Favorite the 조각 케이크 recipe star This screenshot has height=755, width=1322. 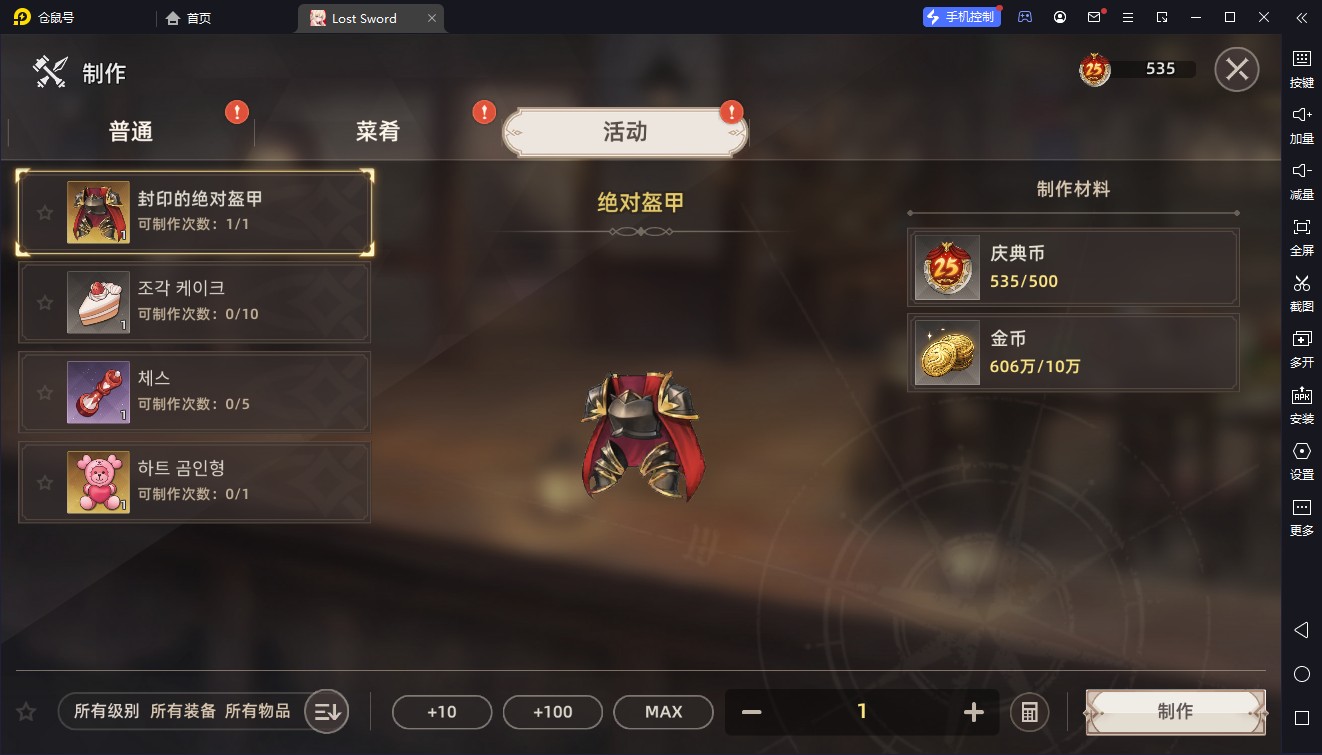click(44, 302)
